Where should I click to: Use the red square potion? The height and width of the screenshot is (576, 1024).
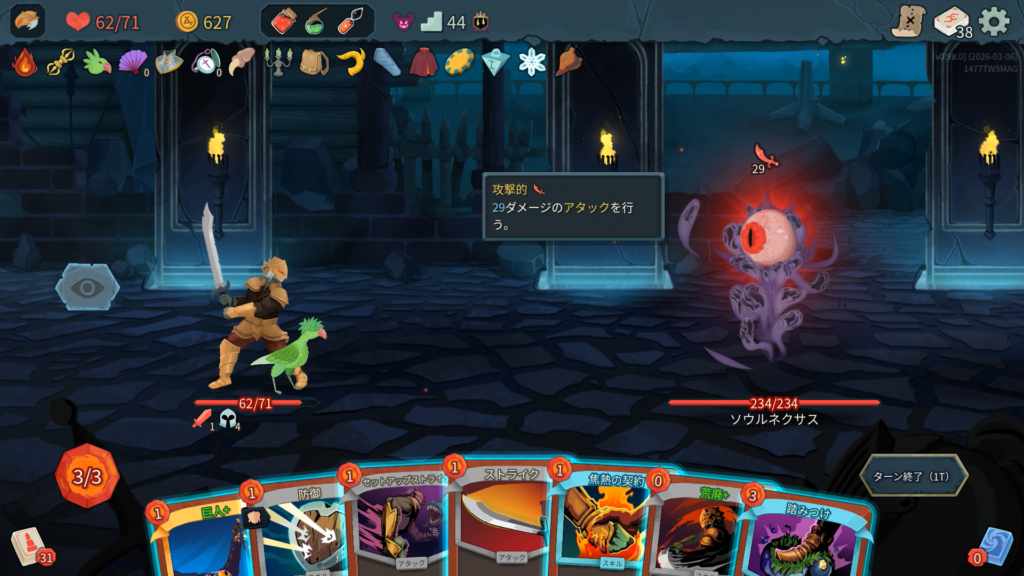pos(284,21)
